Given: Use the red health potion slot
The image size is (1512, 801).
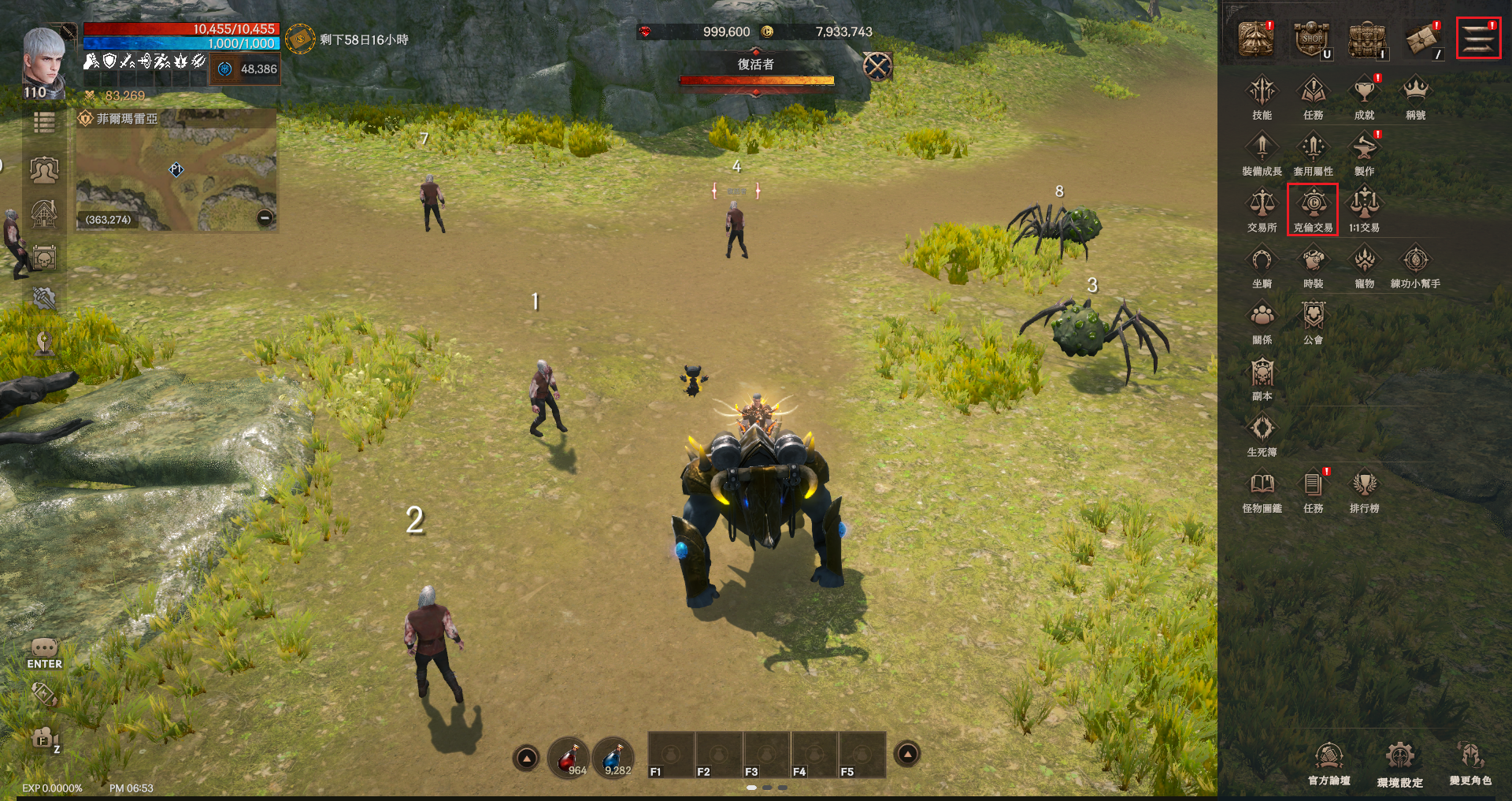Looking at the screenshot, I should [x=568, y=758].
